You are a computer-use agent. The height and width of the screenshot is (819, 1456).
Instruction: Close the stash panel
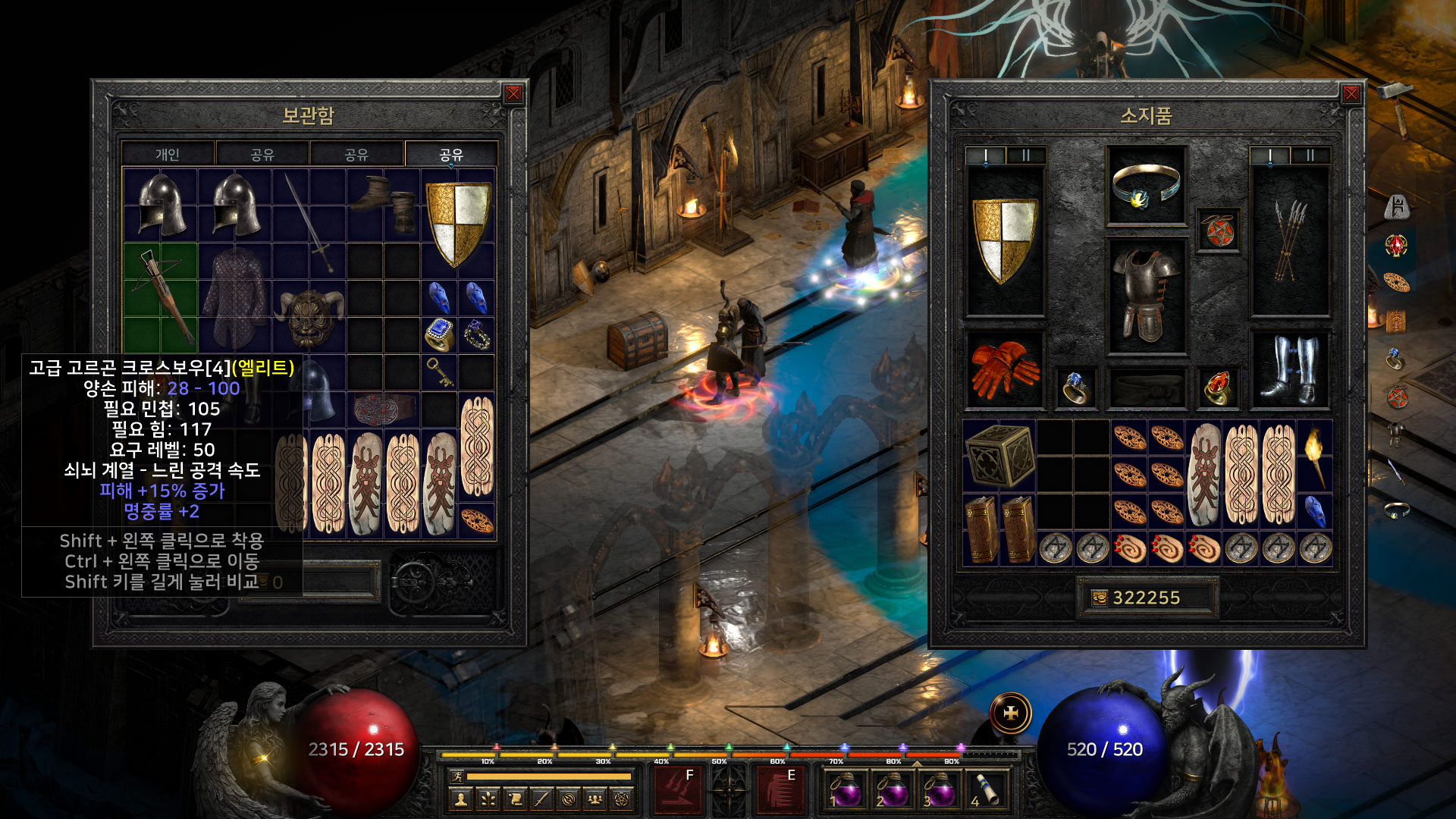tap(513, 94)
